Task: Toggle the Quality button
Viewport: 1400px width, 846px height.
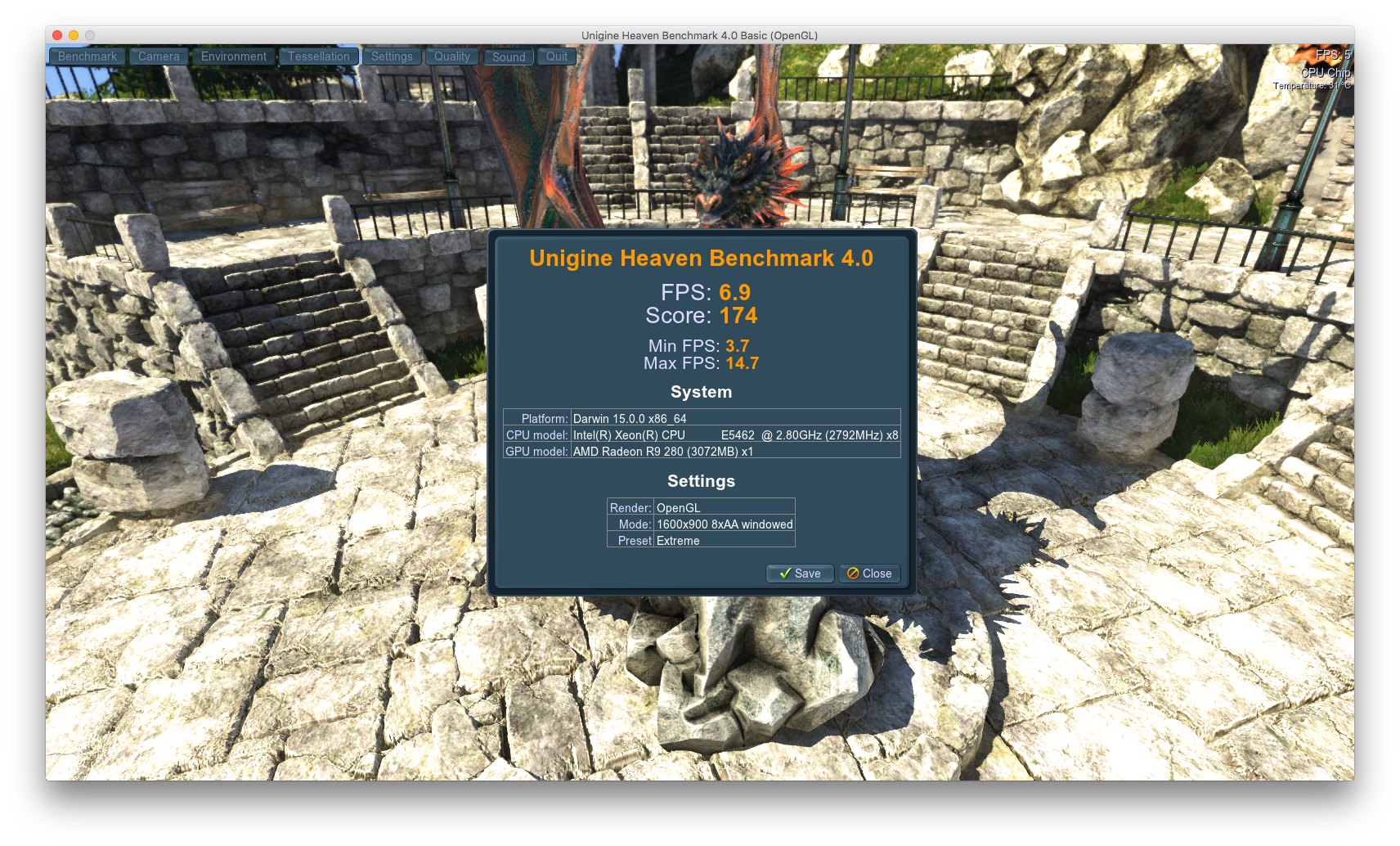Action: (452, 56)
